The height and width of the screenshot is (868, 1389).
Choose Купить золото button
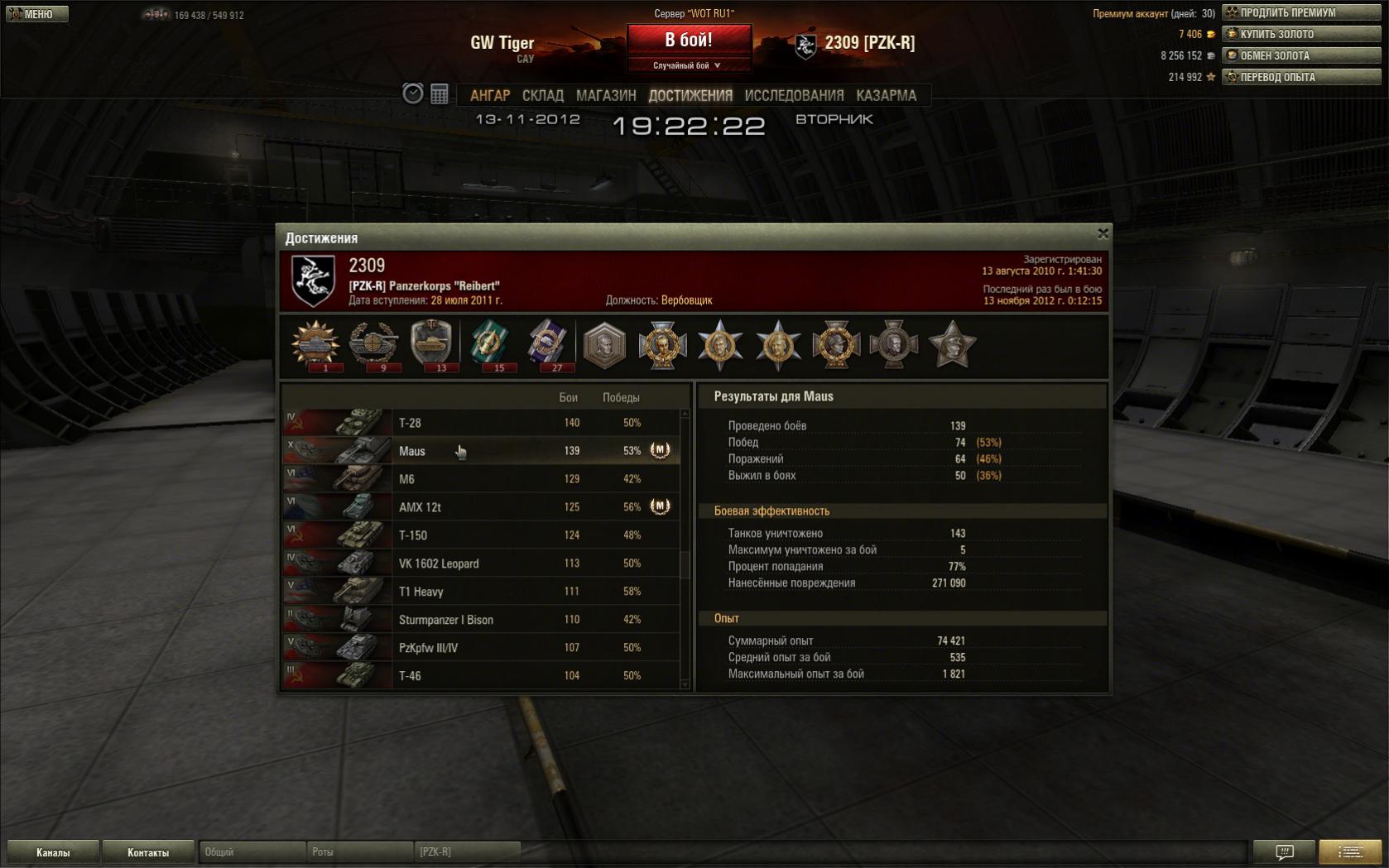tap(1301, 34)
